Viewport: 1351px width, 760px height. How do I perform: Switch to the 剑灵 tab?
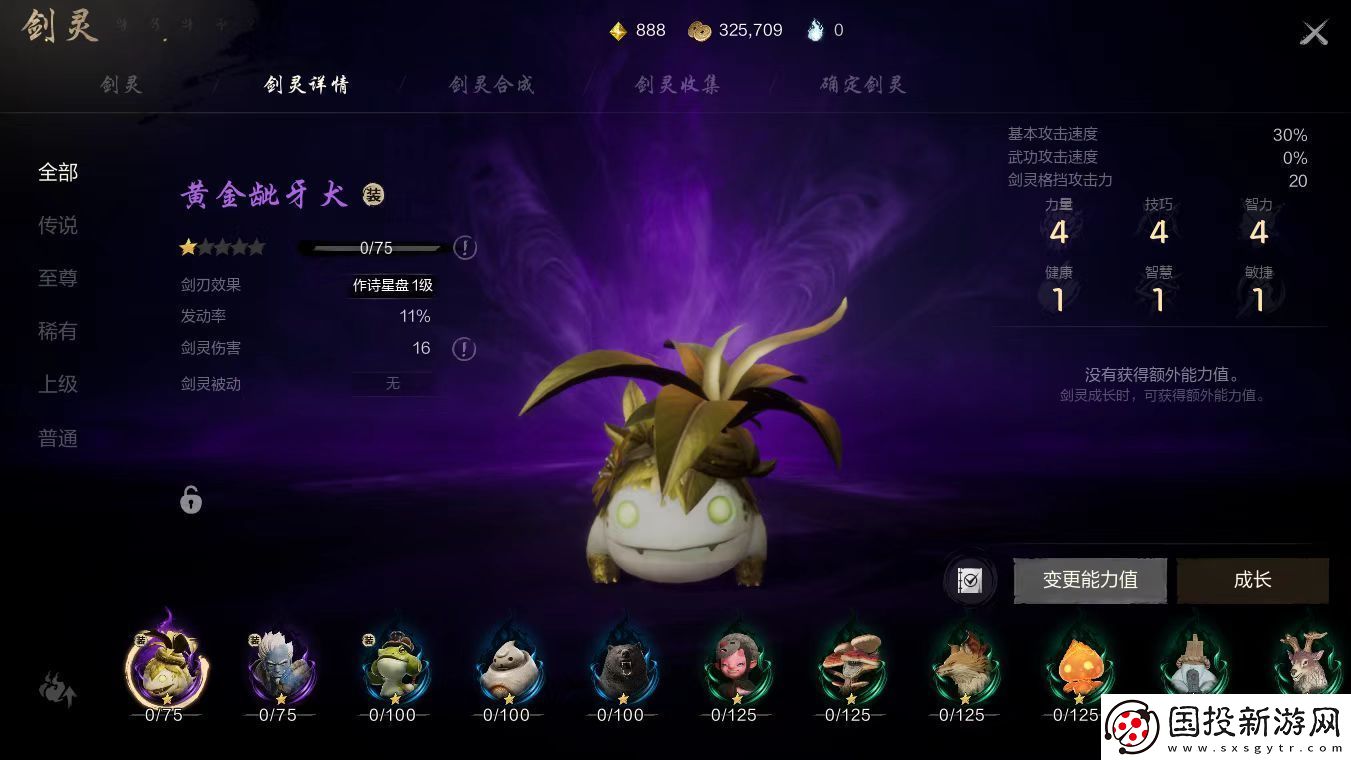[122, 85]
